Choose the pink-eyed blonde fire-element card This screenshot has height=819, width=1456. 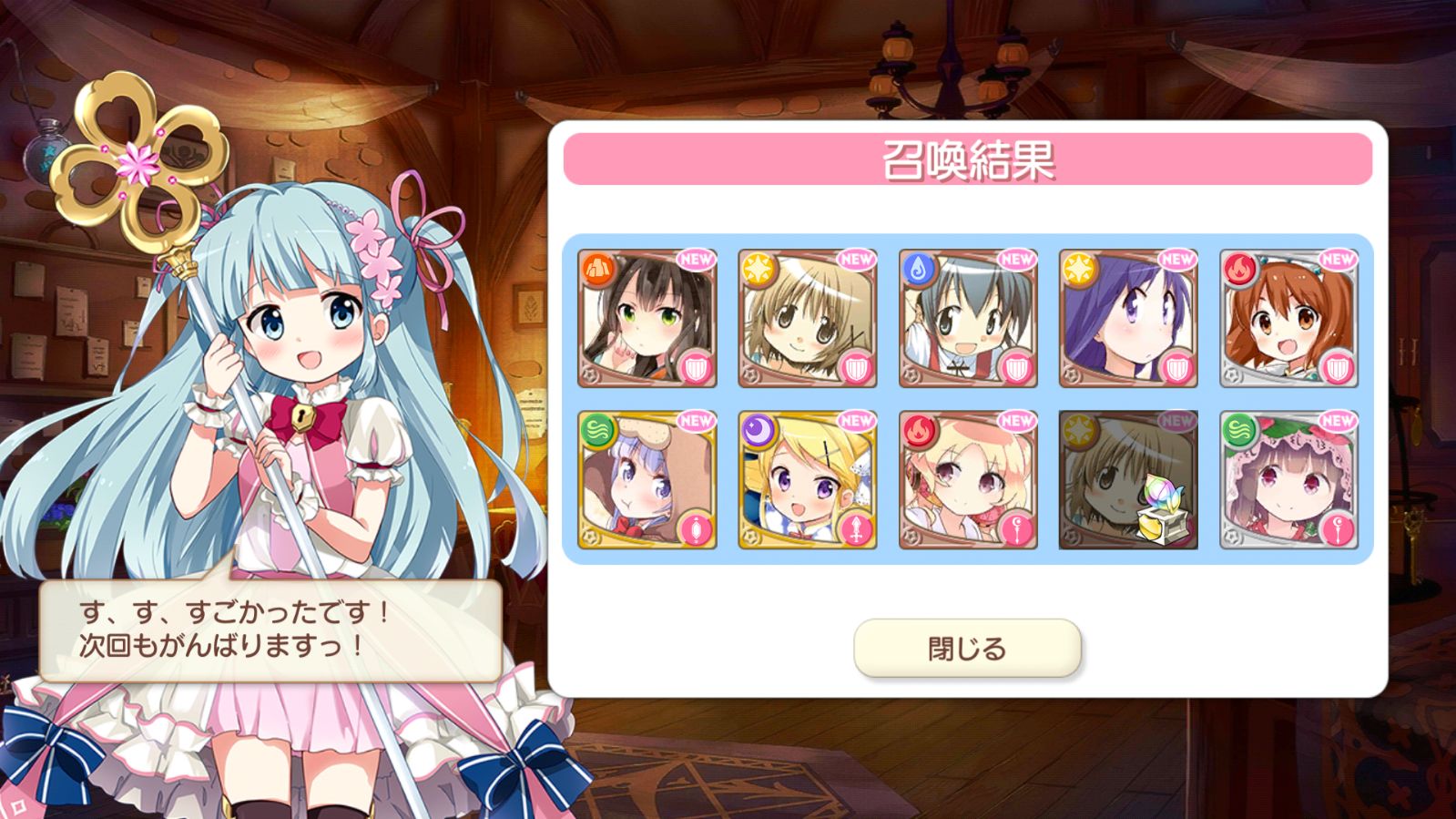point(968,479)
